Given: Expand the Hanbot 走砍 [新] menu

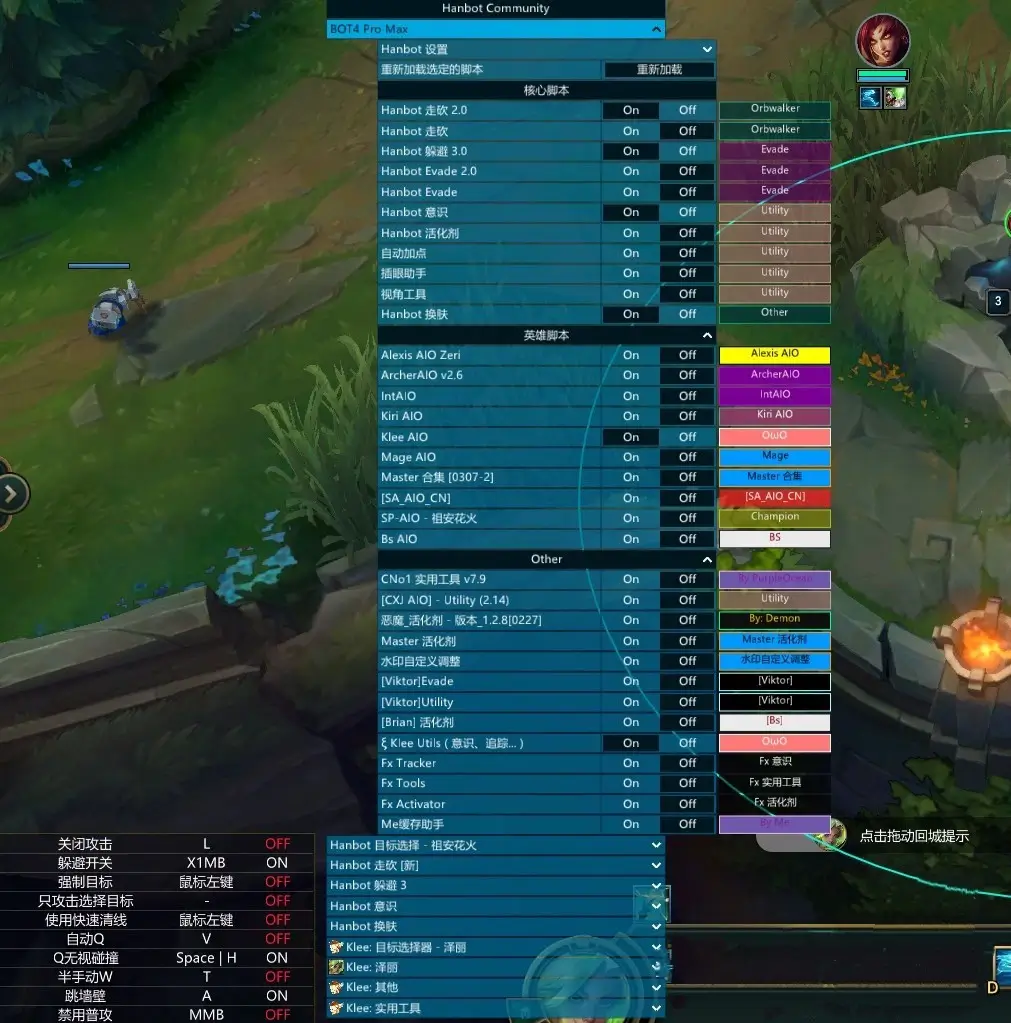Looking at the screenshot, I should 656,865.
